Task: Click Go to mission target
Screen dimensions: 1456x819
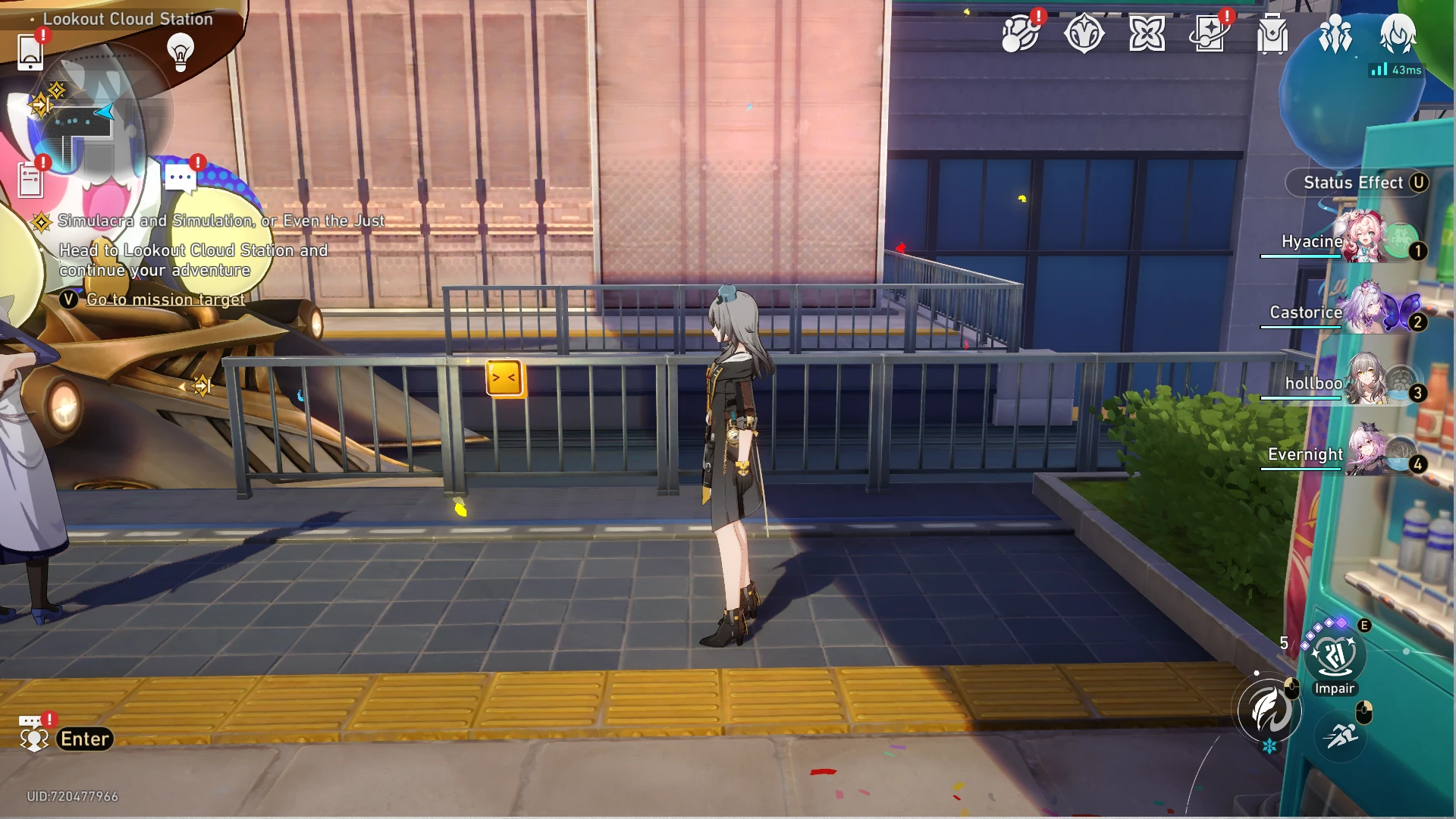Action: click(x=165, y=300)
